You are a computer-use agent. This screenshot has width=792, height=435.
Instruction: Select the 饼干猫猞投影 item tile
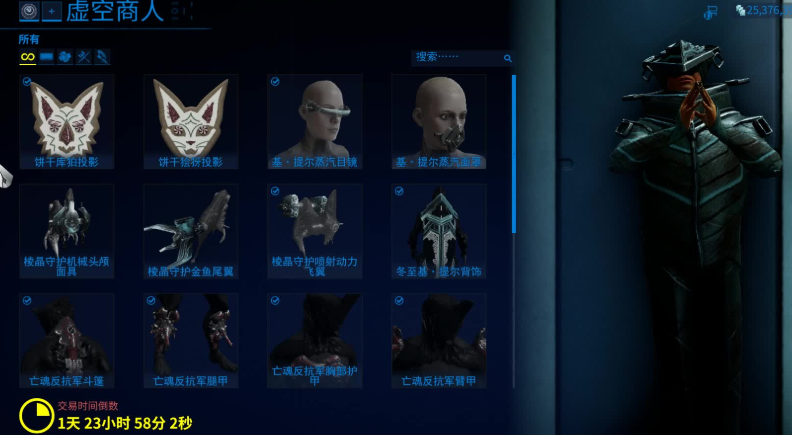tap(190, 121)
